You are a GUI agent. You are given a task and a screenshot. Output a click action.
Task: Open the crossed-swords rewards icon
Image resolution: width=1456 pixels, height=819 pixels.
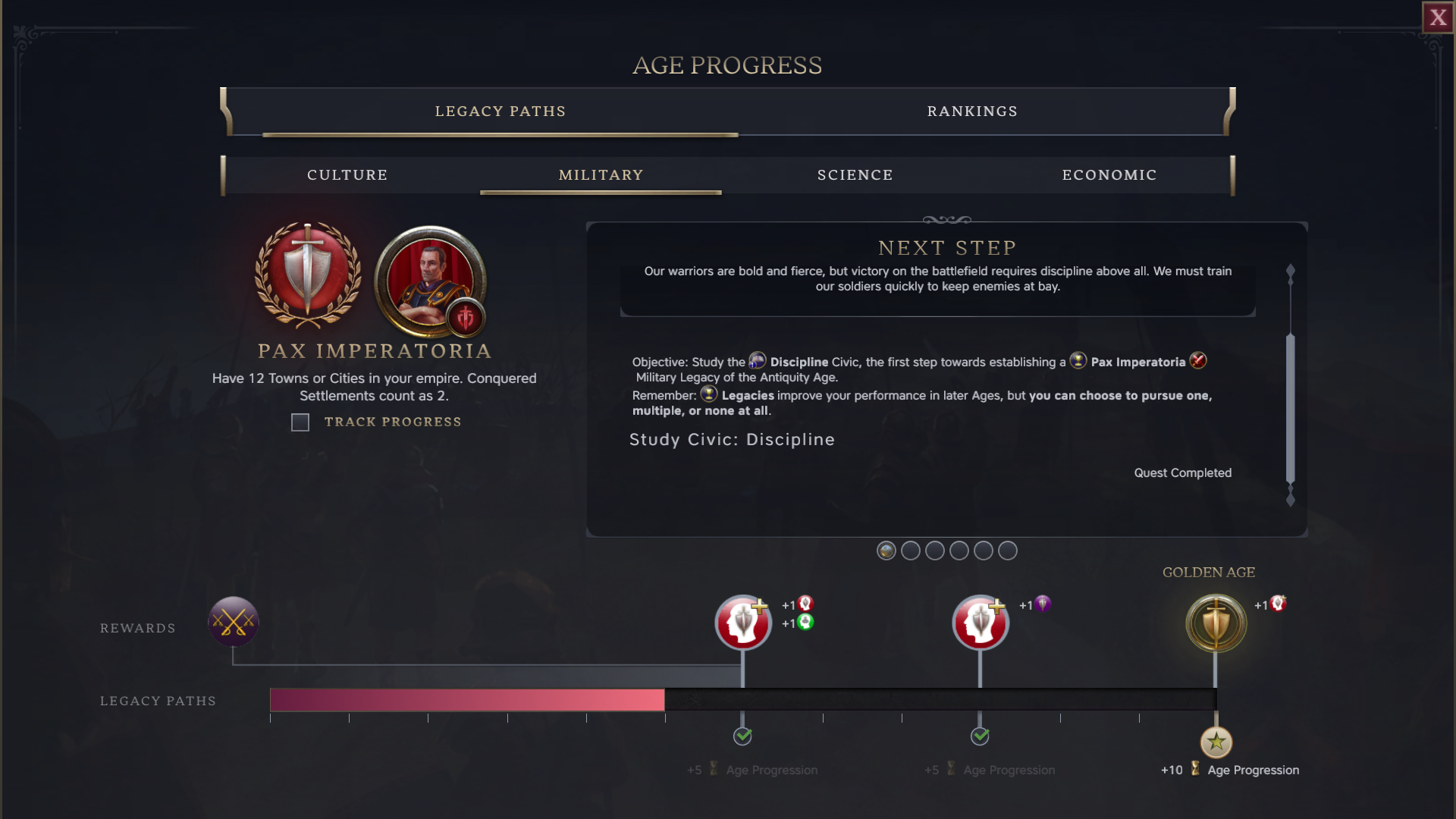234,623
